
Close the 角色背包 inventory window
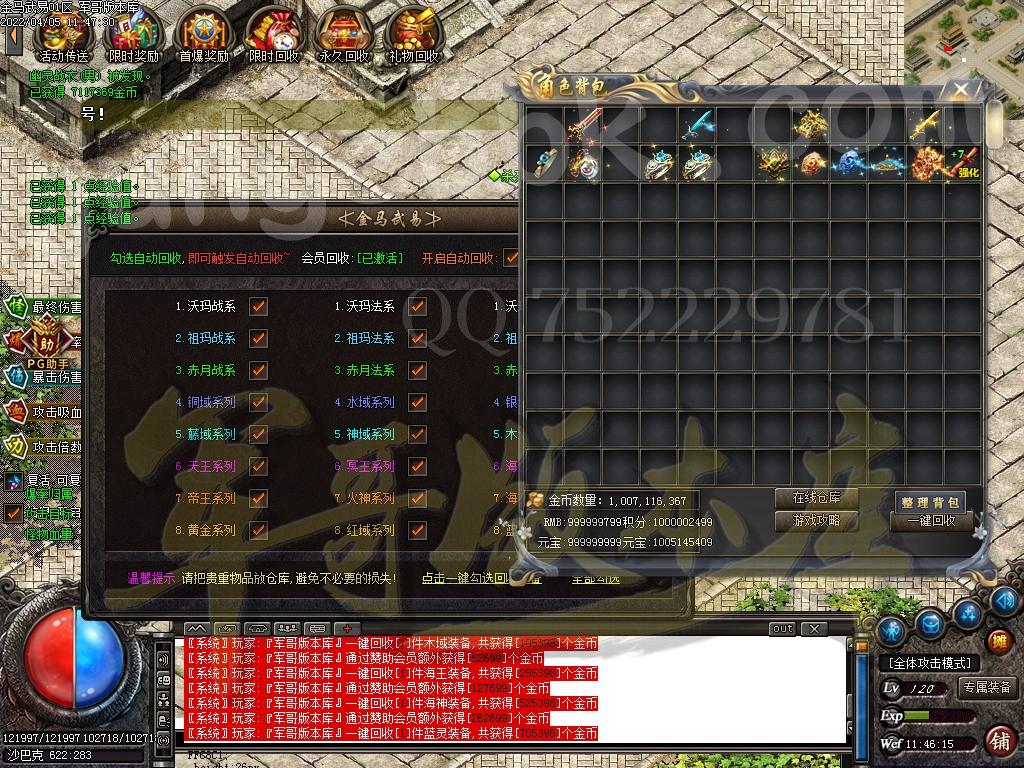tap(961, 90)
